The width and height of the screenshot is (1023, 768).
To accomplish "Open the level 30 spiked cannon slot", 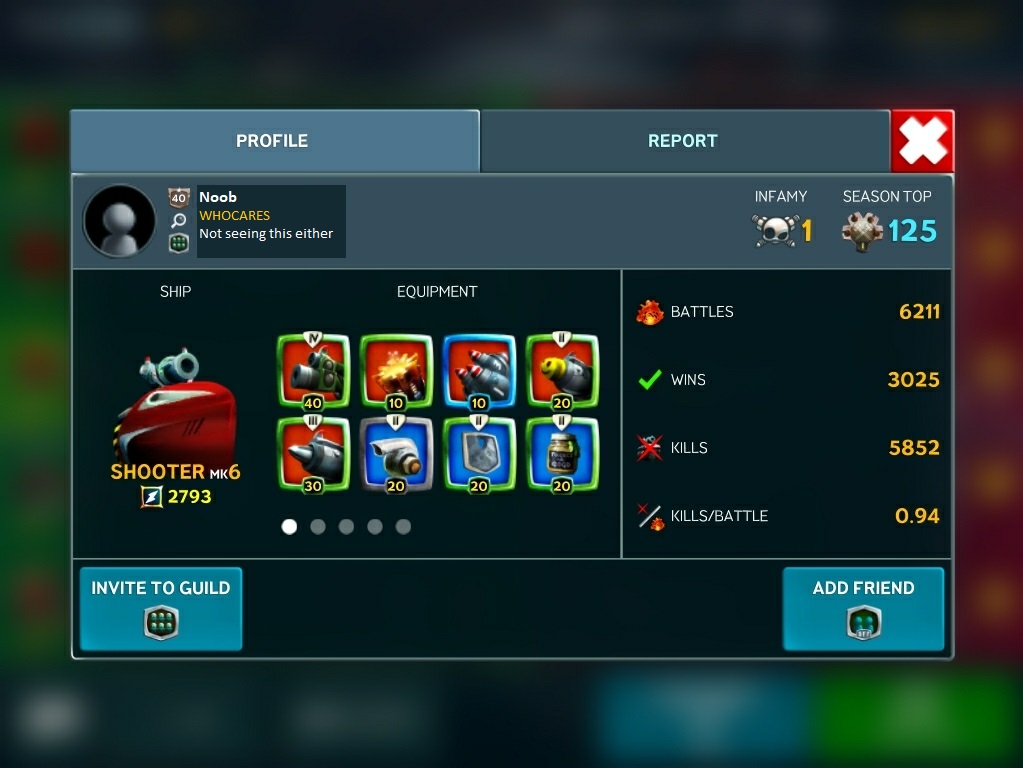I will click(x=313, y=454).
